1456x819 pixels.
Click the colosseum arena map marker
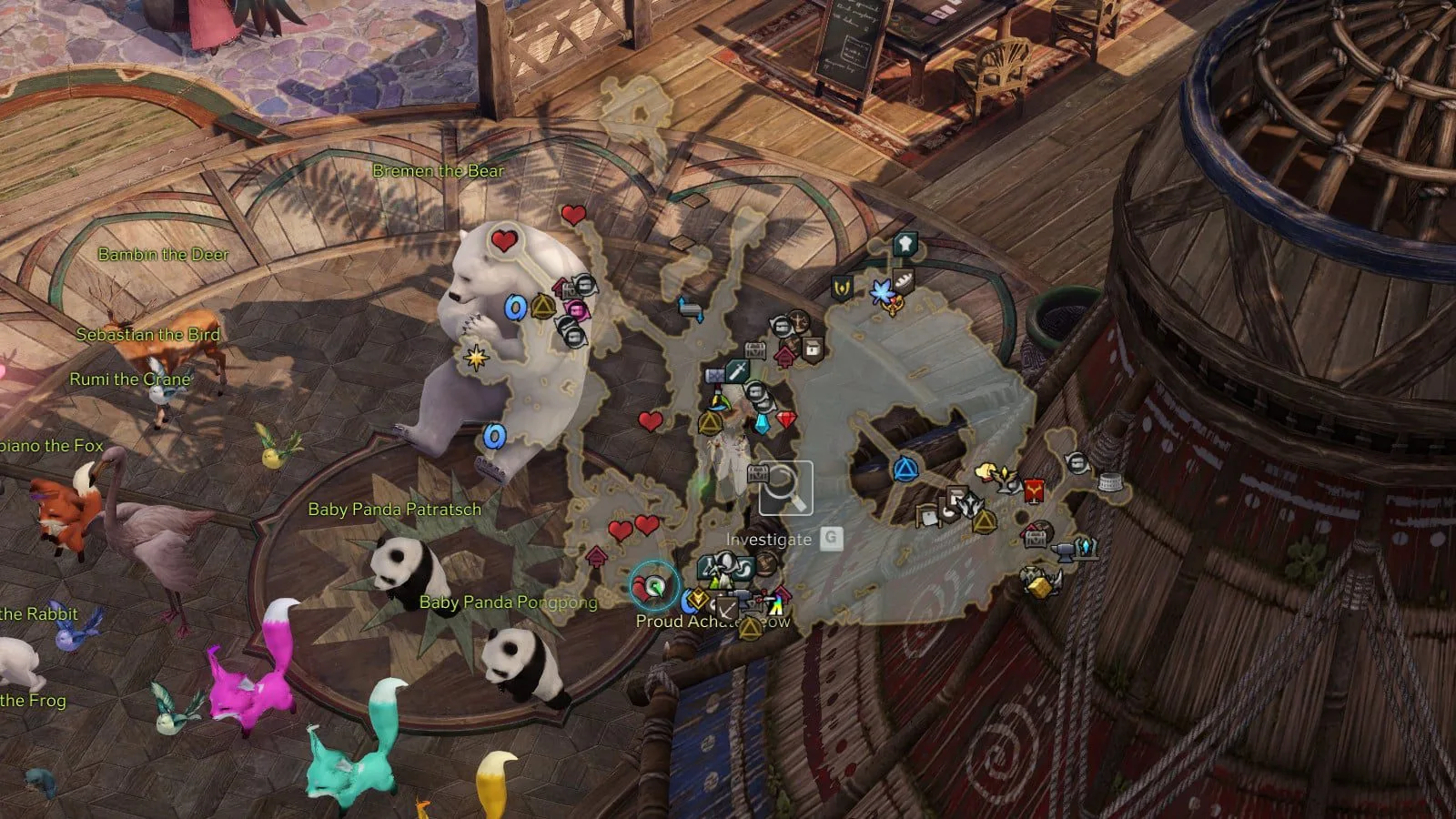(x=1109, y=481)
